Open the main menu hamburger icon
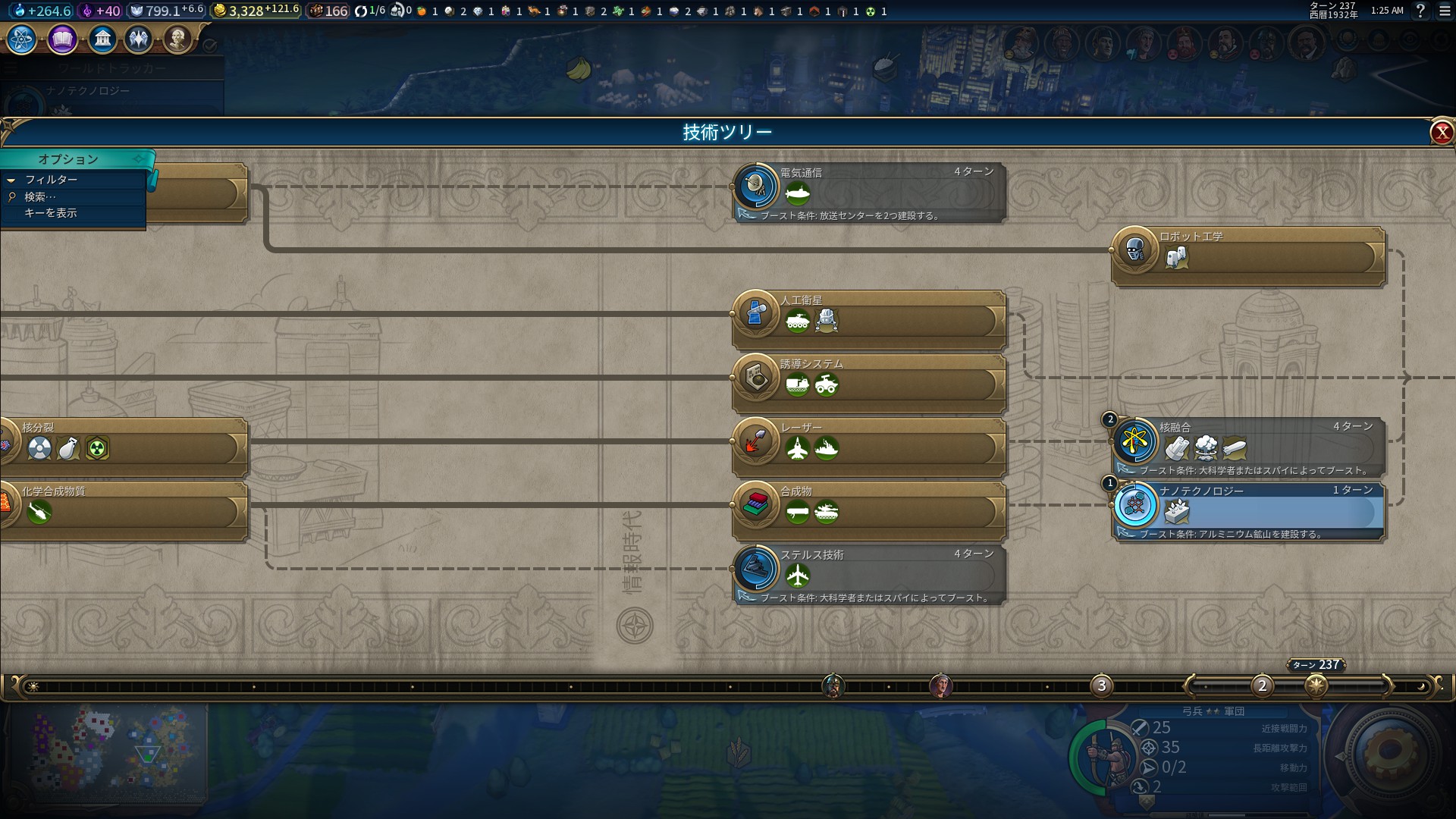The height and width of the screenshot is (819, 1456). click(x=1445, y=11)
